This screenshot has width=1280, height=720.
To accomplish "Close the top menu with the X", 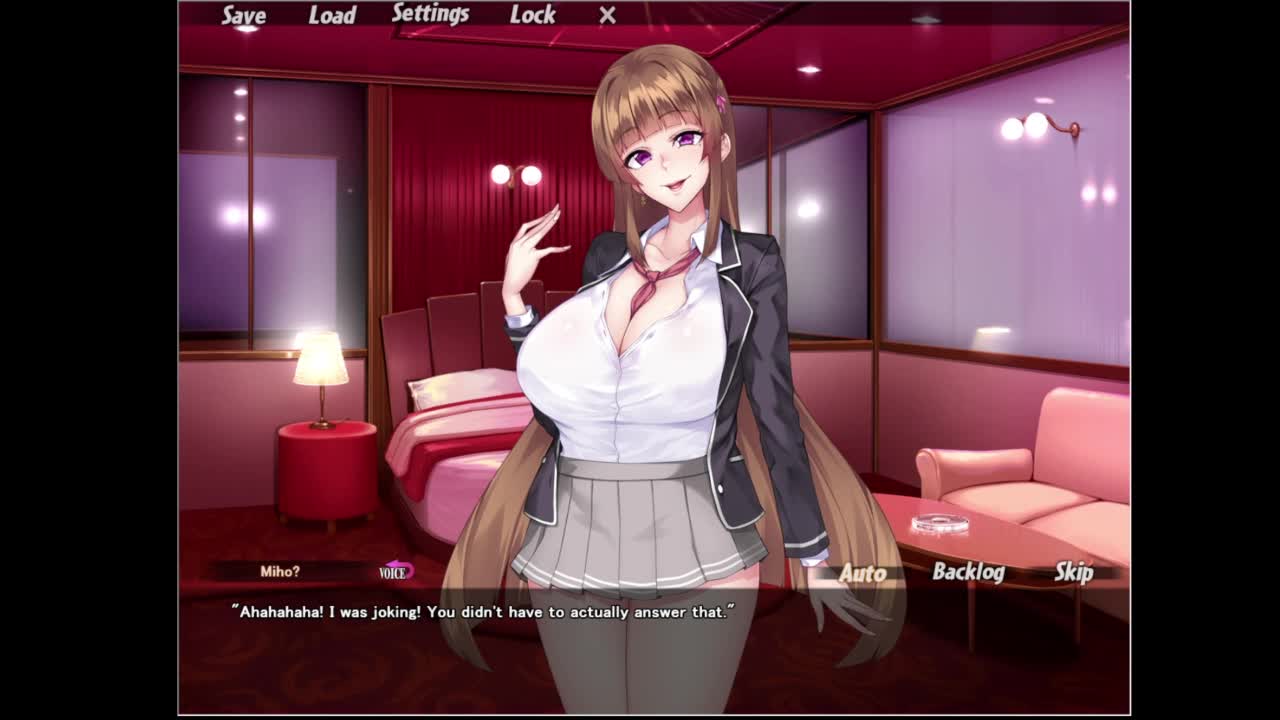I will [x=607, y=15].
